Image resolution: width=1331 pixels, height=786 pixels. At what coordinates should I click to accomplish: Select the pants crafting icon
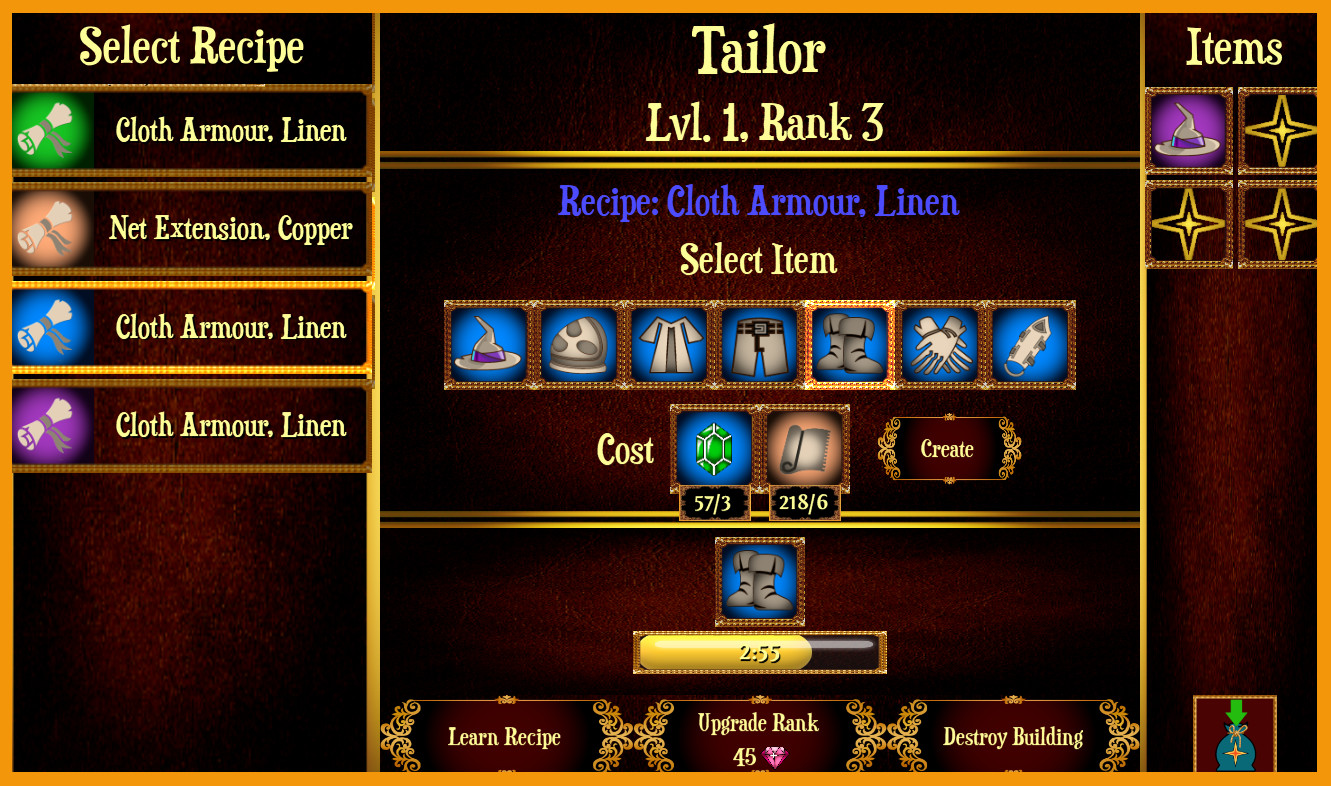758,344
